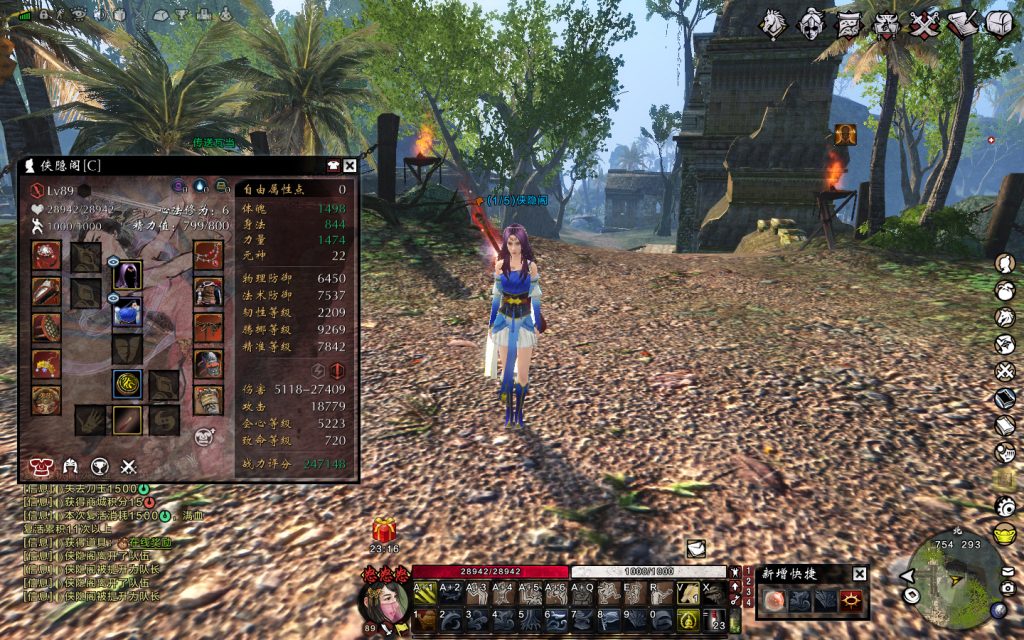Open the scroll and quill icon

(x=962, y=24)
